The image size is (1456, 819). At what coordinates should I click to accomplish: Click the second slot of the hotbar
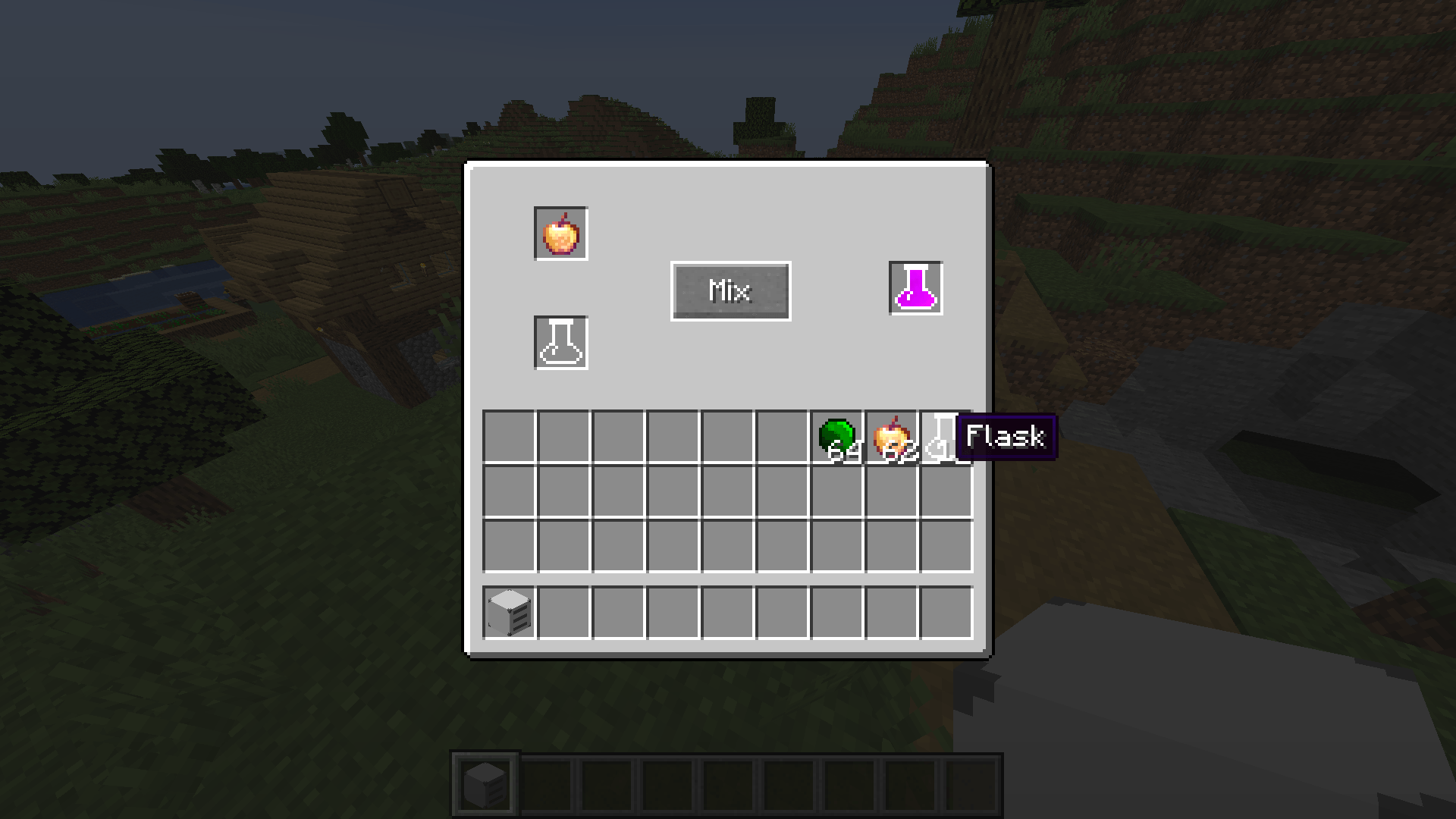click(x=547, y=783)
